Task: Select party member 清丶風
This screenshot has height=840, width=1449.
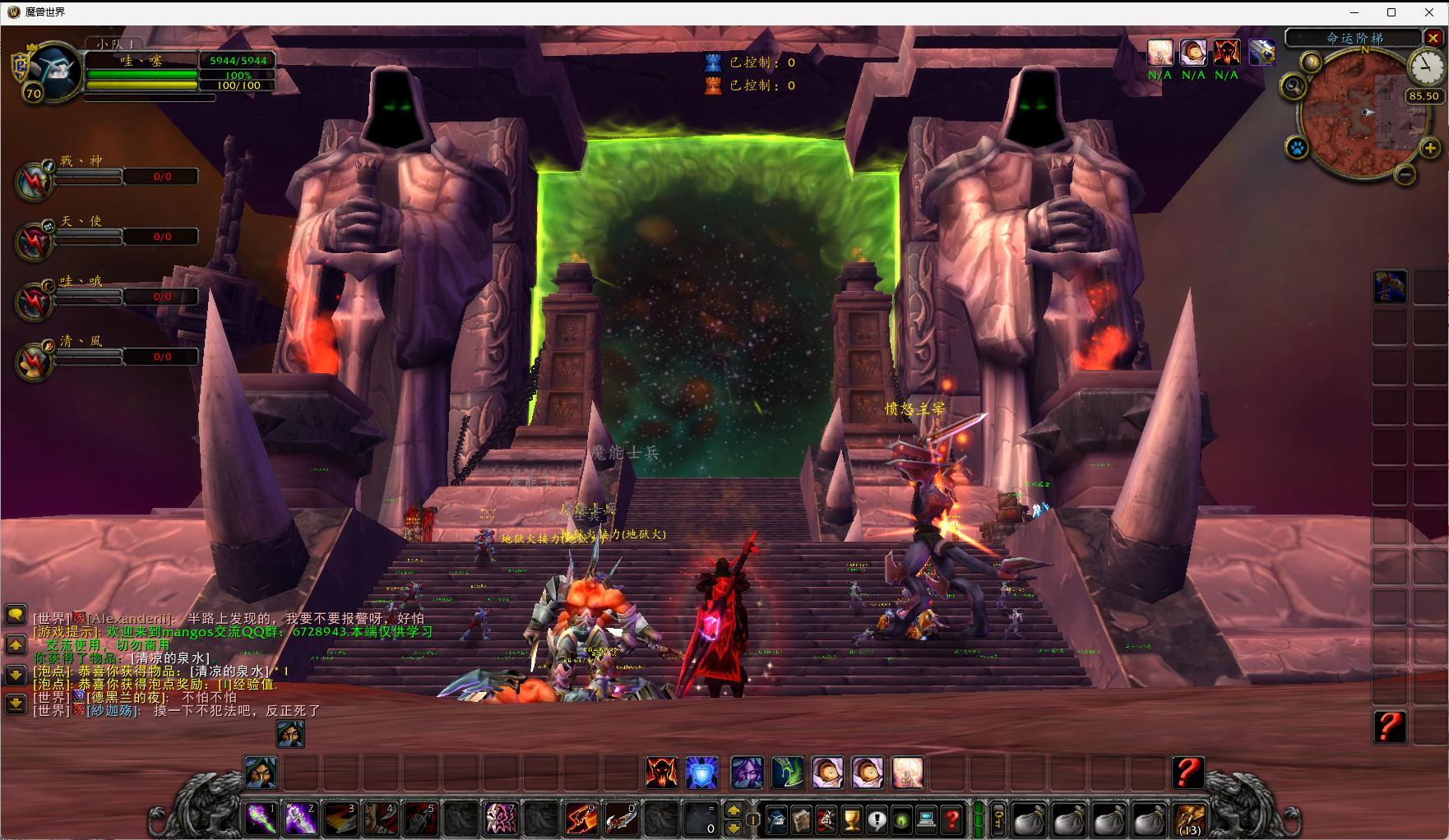Action: coord(35,360)
